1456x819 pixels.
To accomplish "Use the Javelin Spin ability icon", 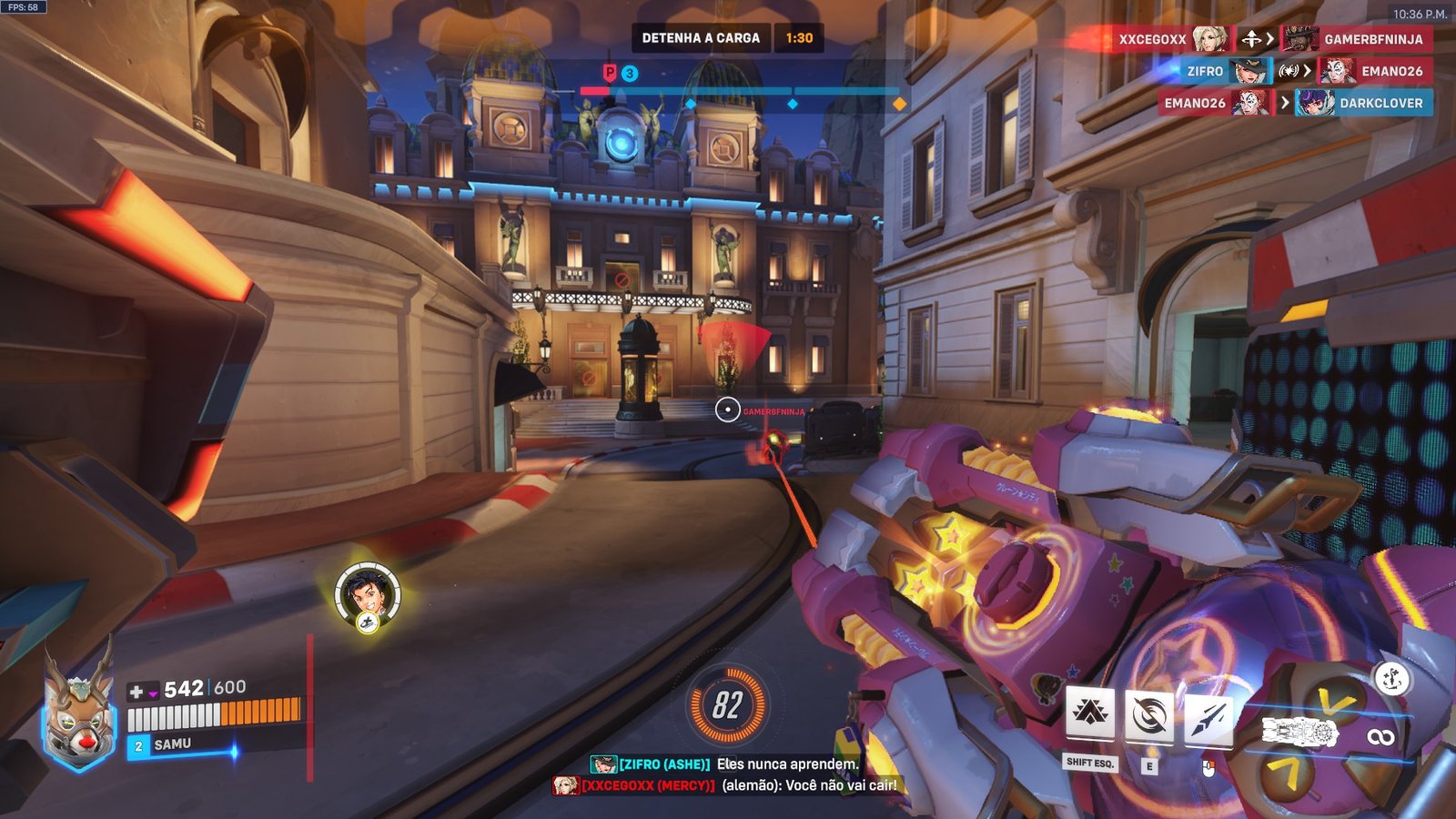I will (1148, 716).
